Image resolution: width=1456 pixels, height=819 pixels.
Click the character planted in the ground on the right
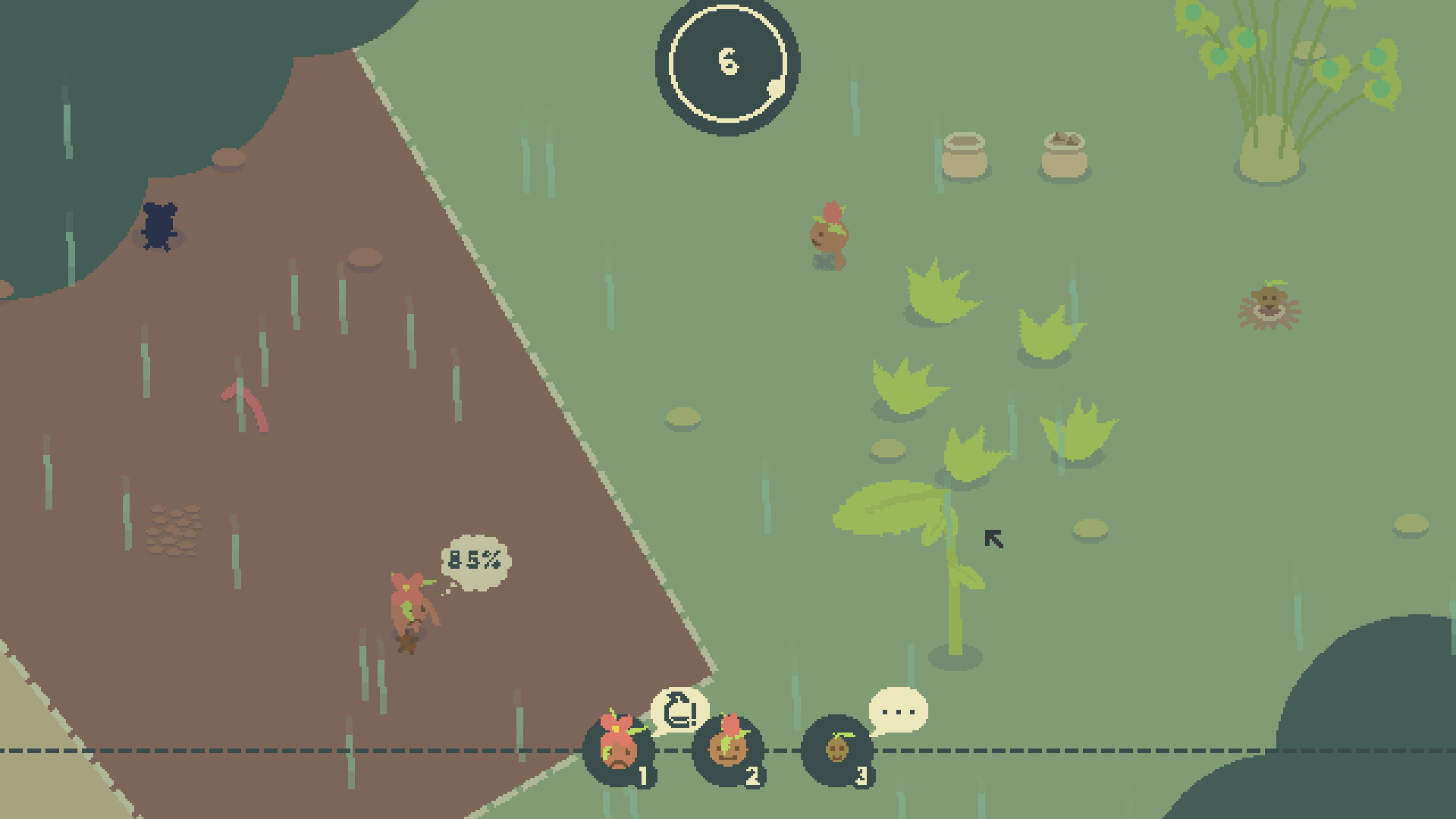tap(1270, 303)
